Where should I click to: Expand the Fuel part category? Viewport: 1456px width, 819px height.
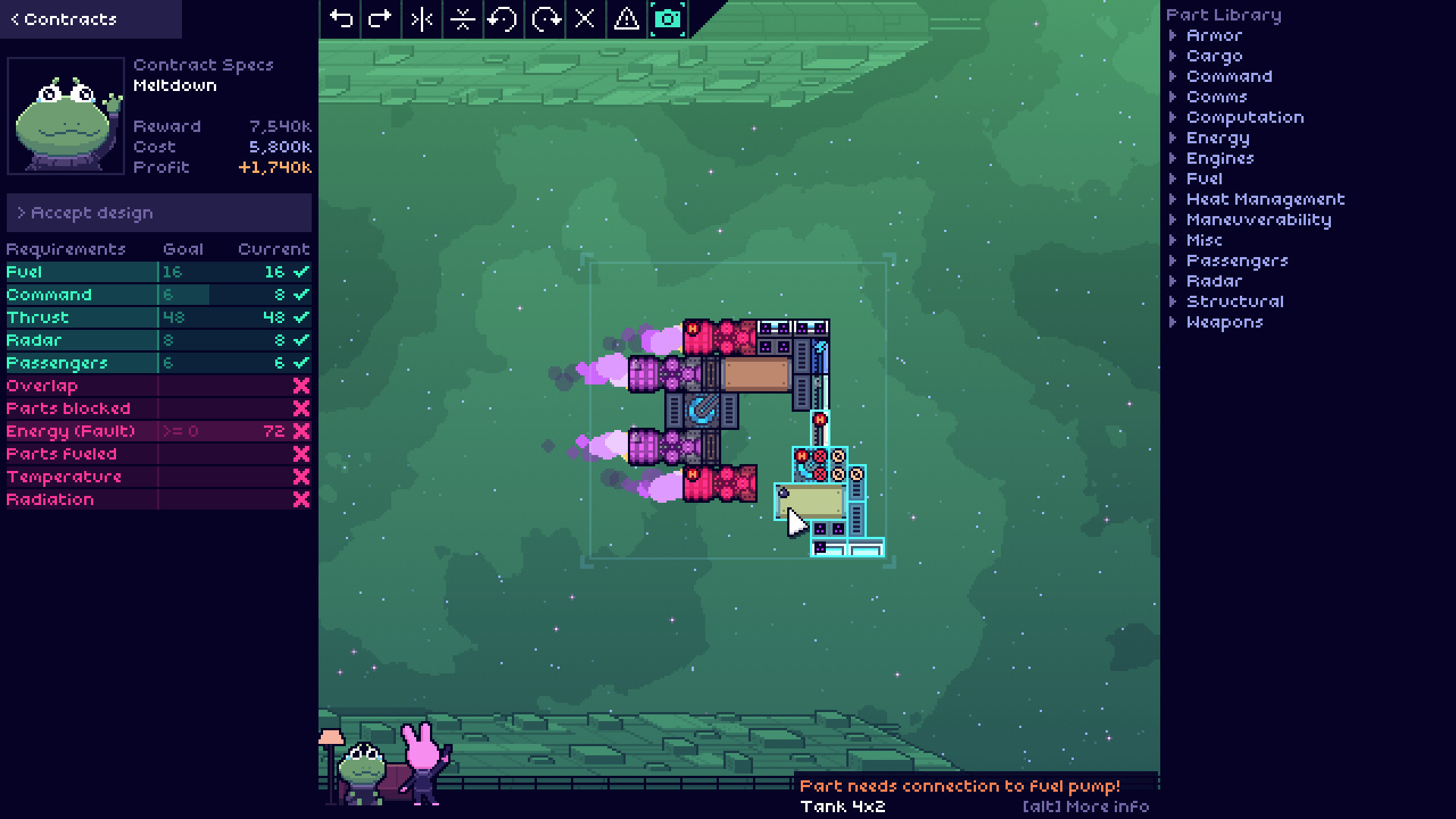coord(1203,179)
